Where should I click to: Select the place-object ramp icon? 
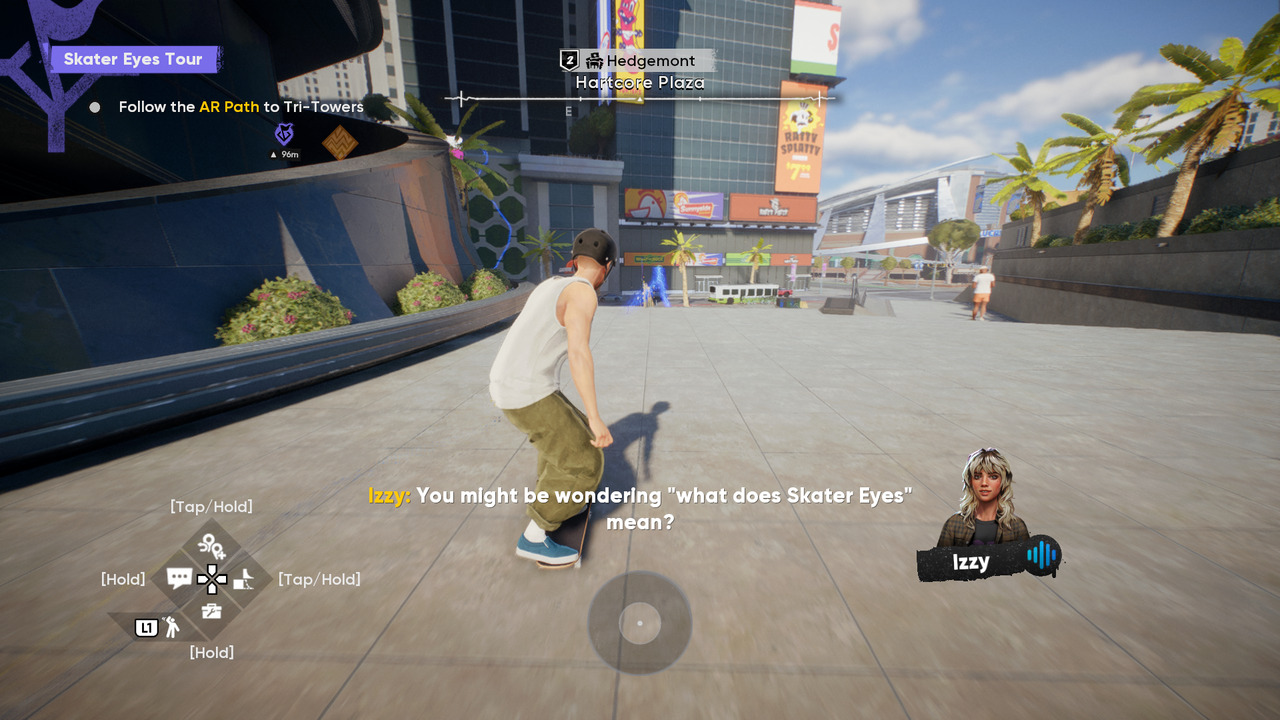click(243, 578)
